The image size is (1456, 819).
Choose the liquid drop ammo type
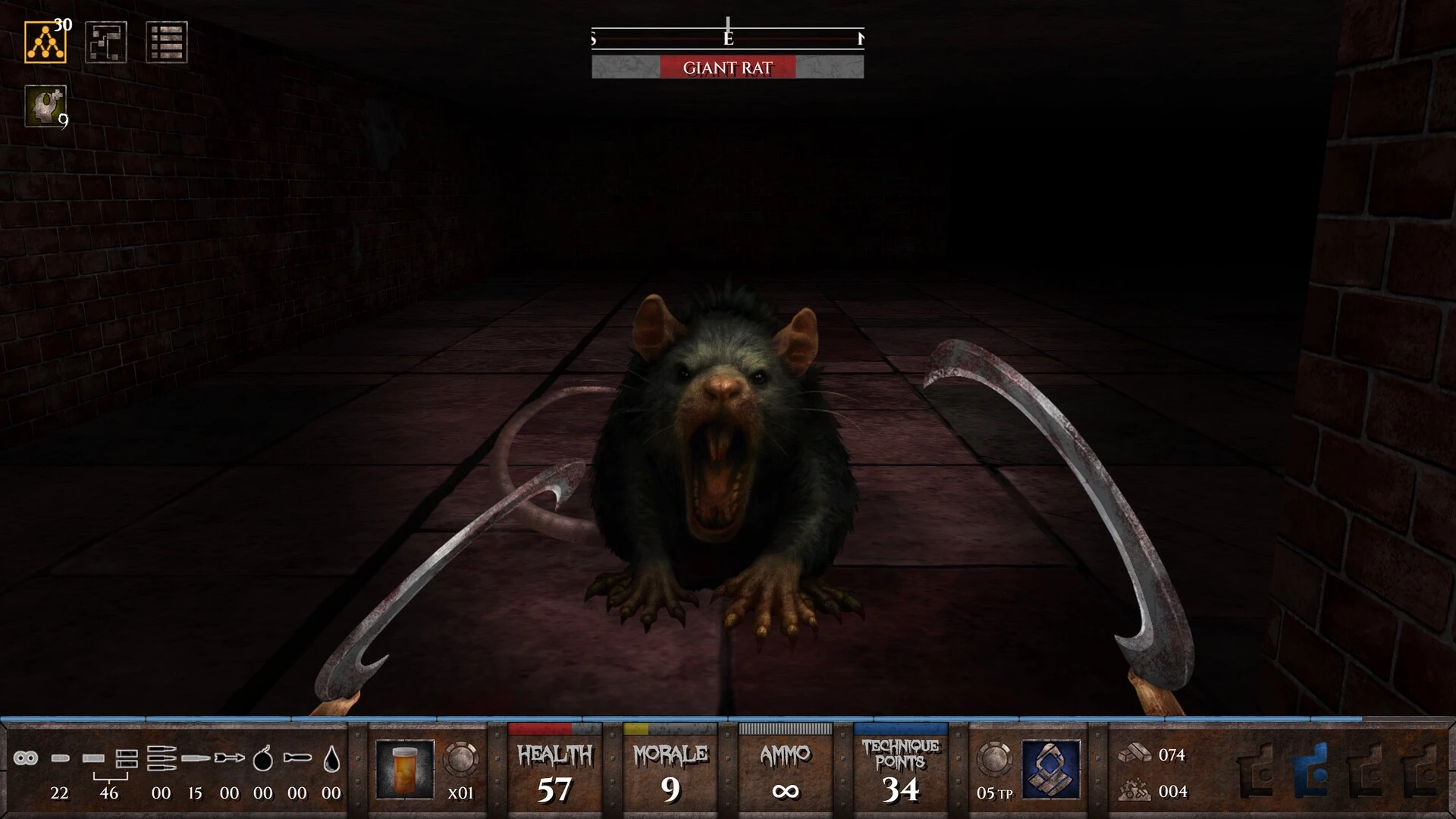tap(331, 758)
